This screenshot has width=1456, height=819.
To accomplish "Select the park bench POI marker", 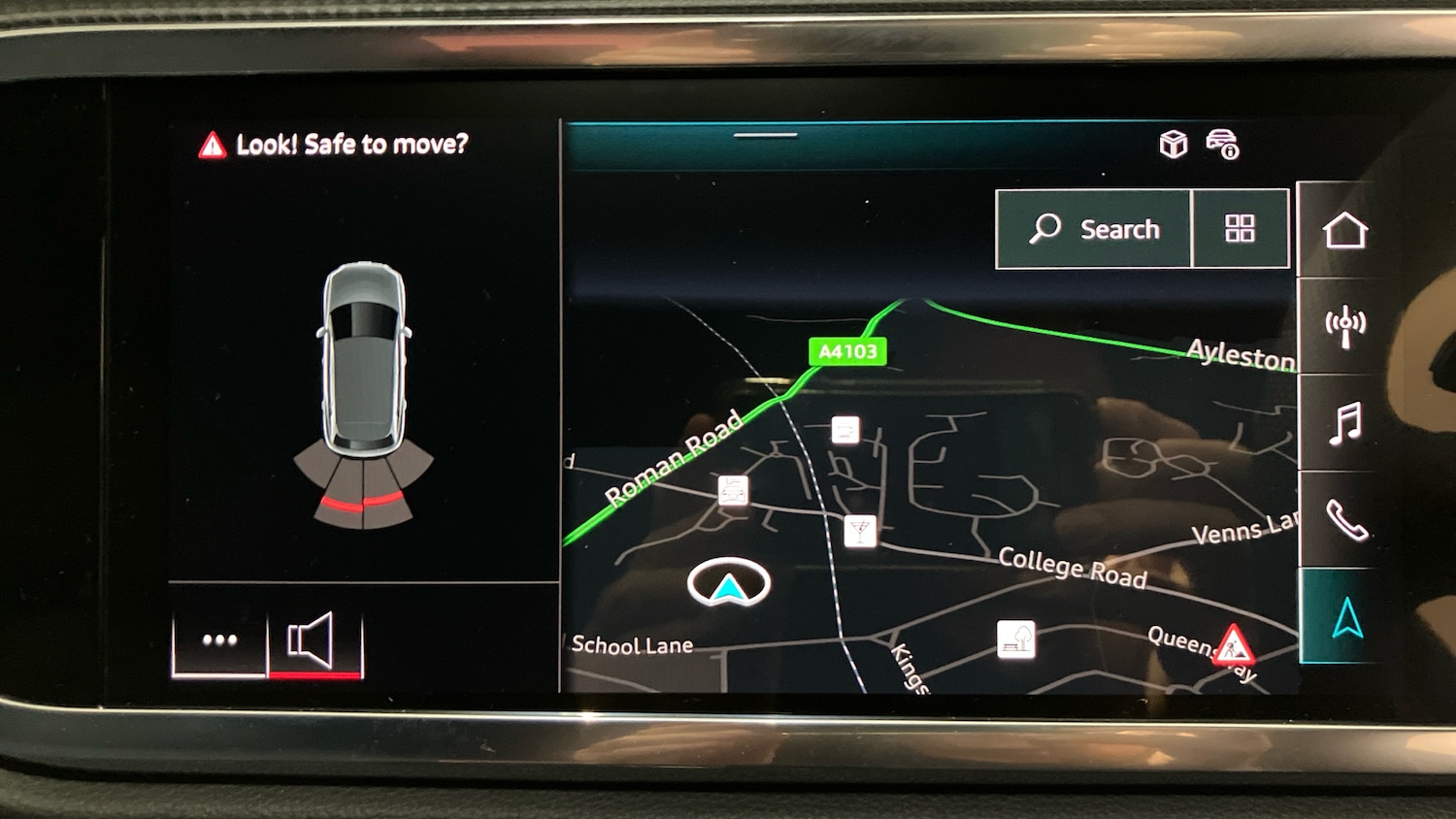I will (1015, 639).
